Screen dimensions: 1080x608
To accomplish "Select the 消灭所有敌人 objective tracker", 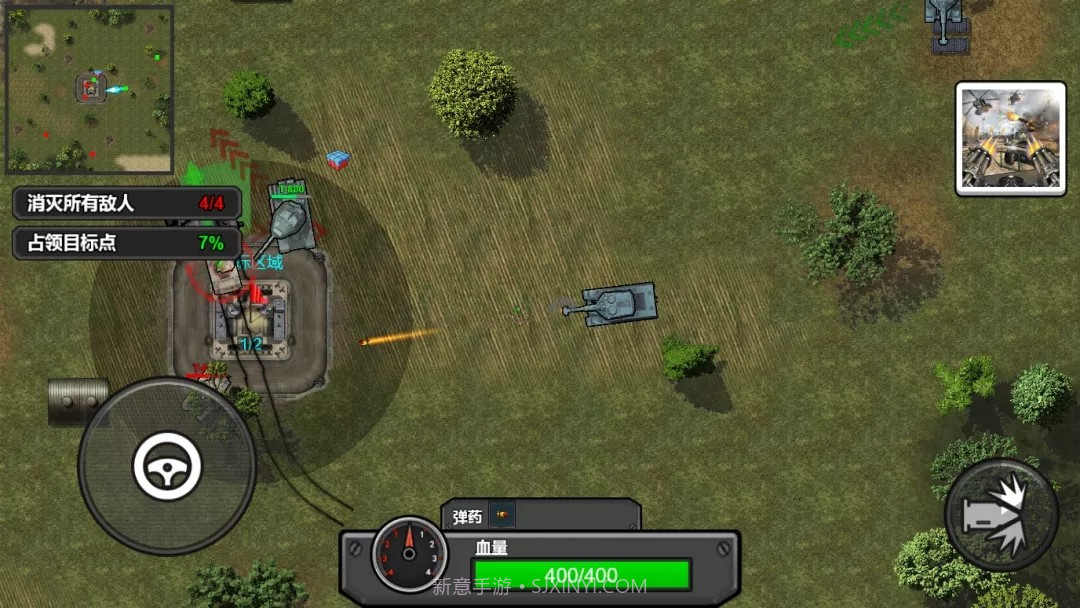I will [127, 203].
